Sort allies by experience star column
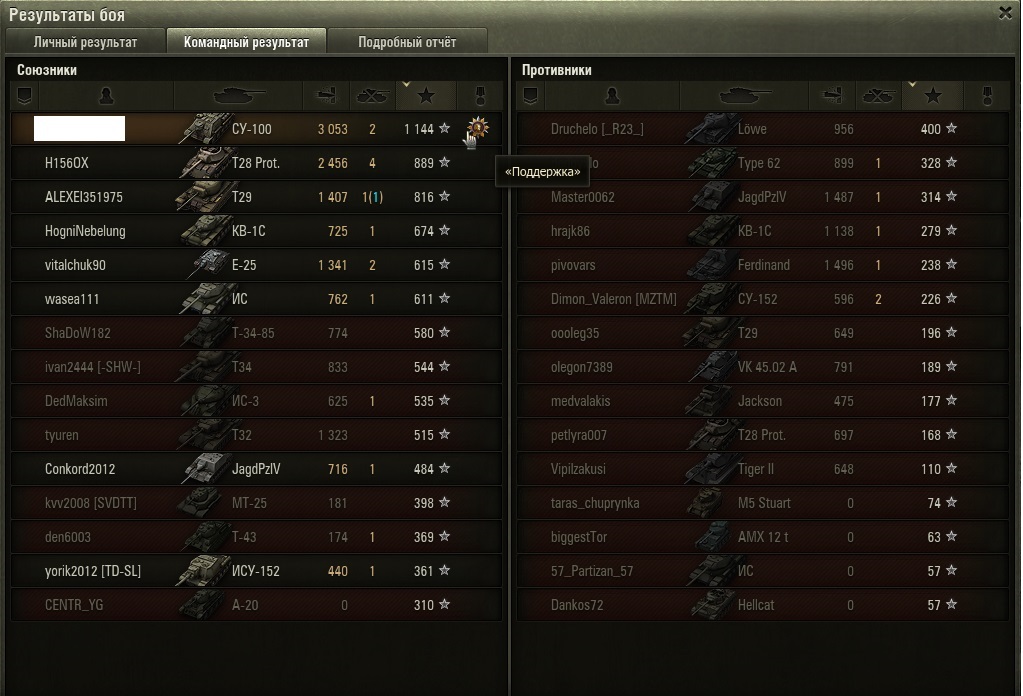The height and width of the screenshot is (696, 1023). [427, 96]
